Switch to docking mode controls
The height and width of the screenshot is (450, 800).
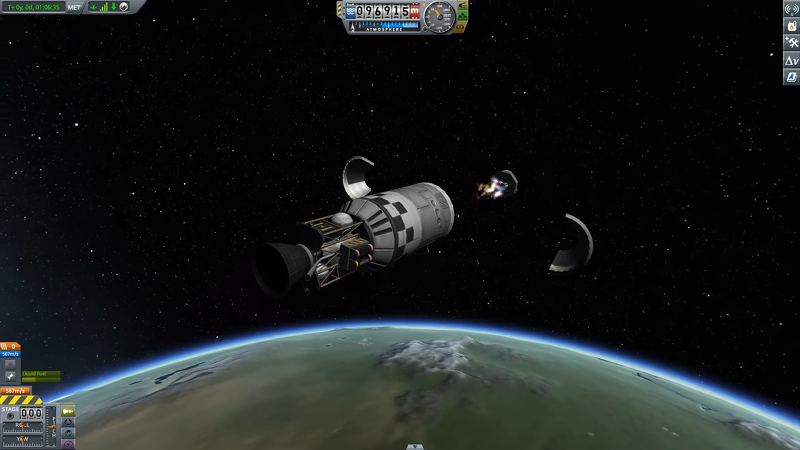pos(68,422)
